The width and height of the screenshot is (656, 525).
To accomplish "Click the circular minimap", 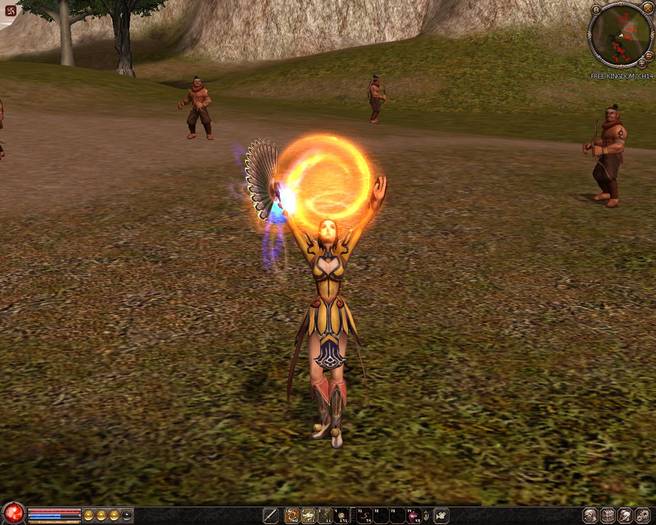I will (621, 34).
